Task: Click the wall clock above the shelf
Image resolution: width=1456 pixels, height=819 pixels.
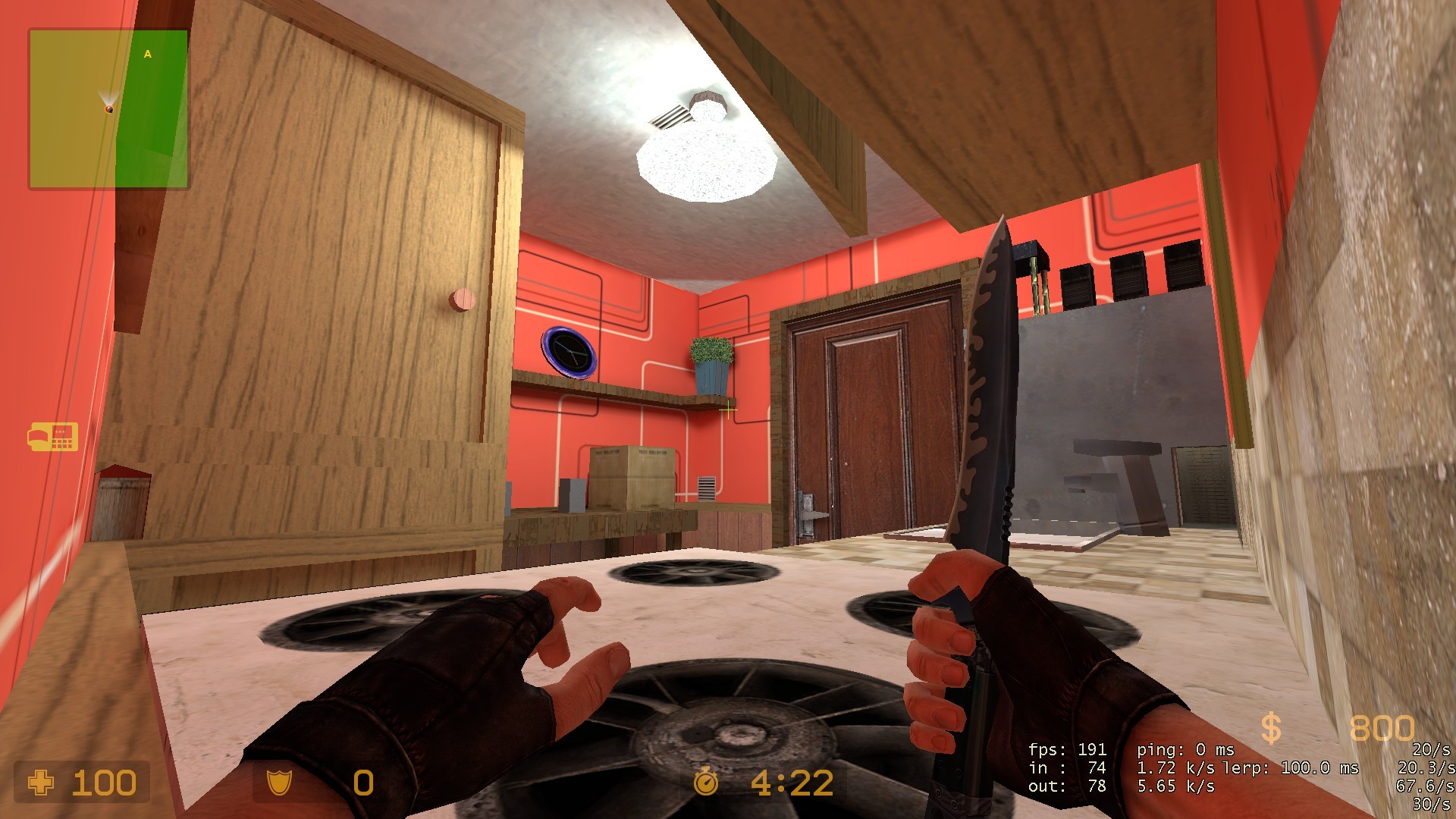Action: (x=571, y=350)
